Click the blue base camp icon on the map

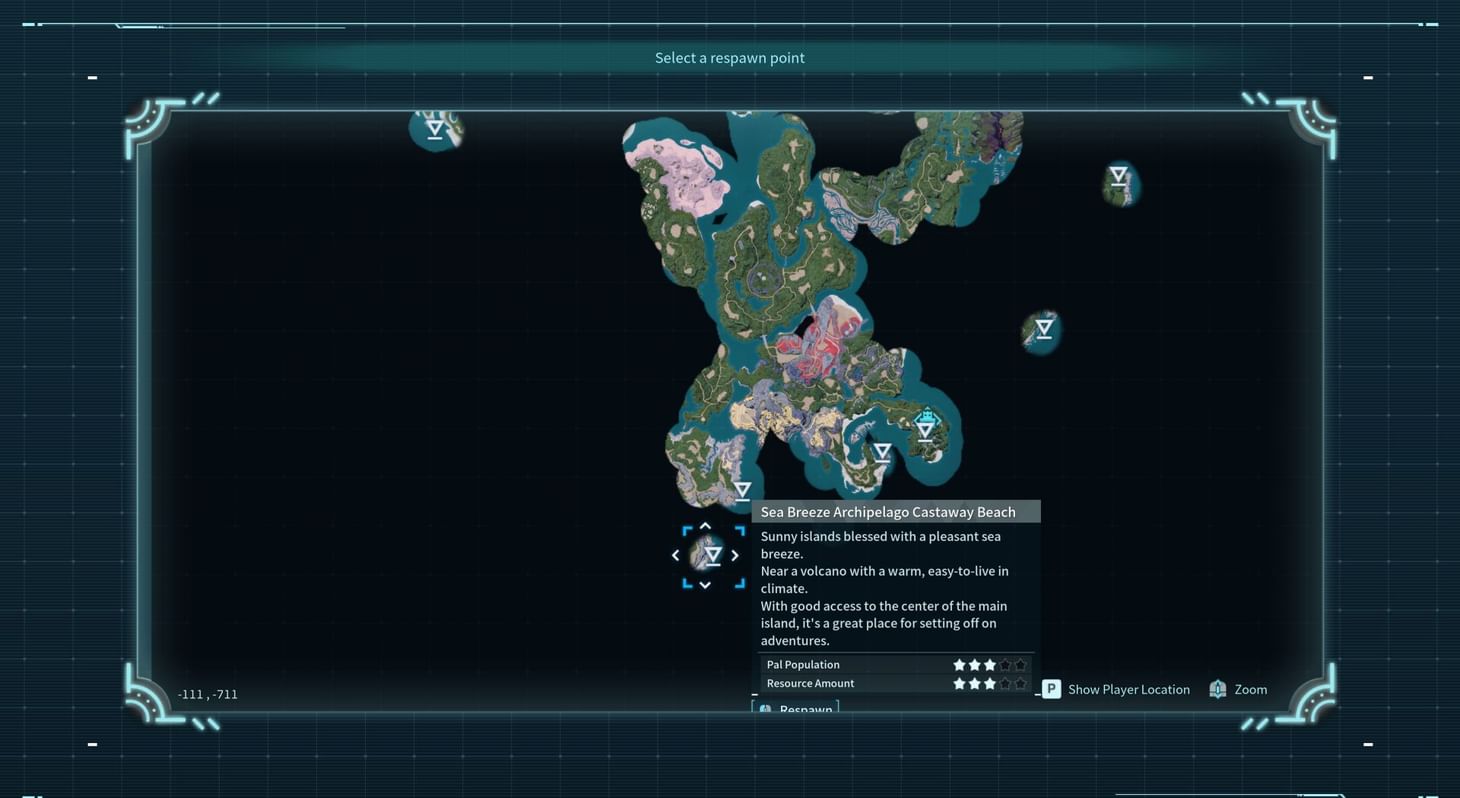[x=925, y=416]
